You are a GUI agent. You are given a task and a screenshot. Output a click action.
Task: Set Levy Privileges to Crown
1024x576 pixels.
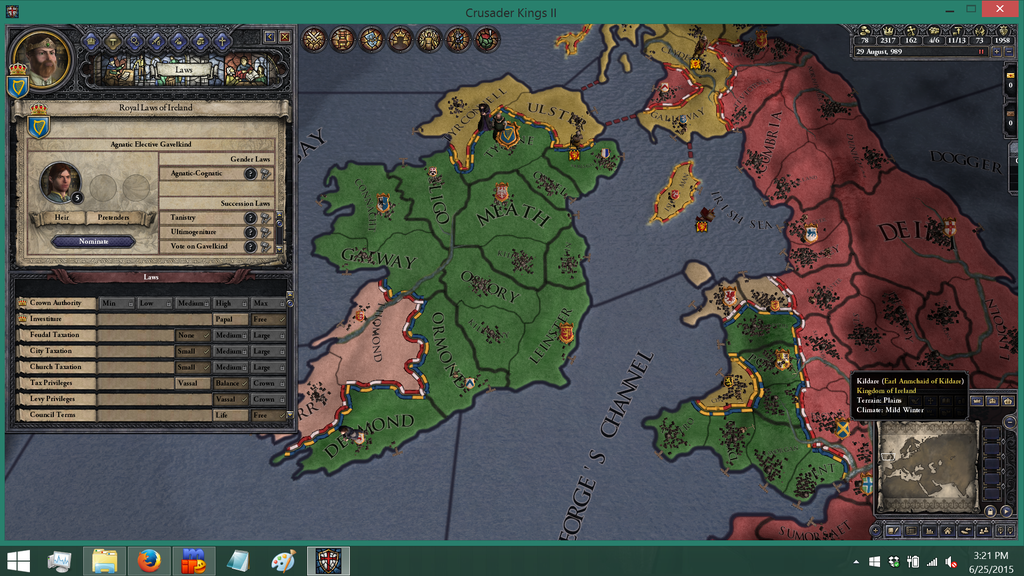coord(264,399)
